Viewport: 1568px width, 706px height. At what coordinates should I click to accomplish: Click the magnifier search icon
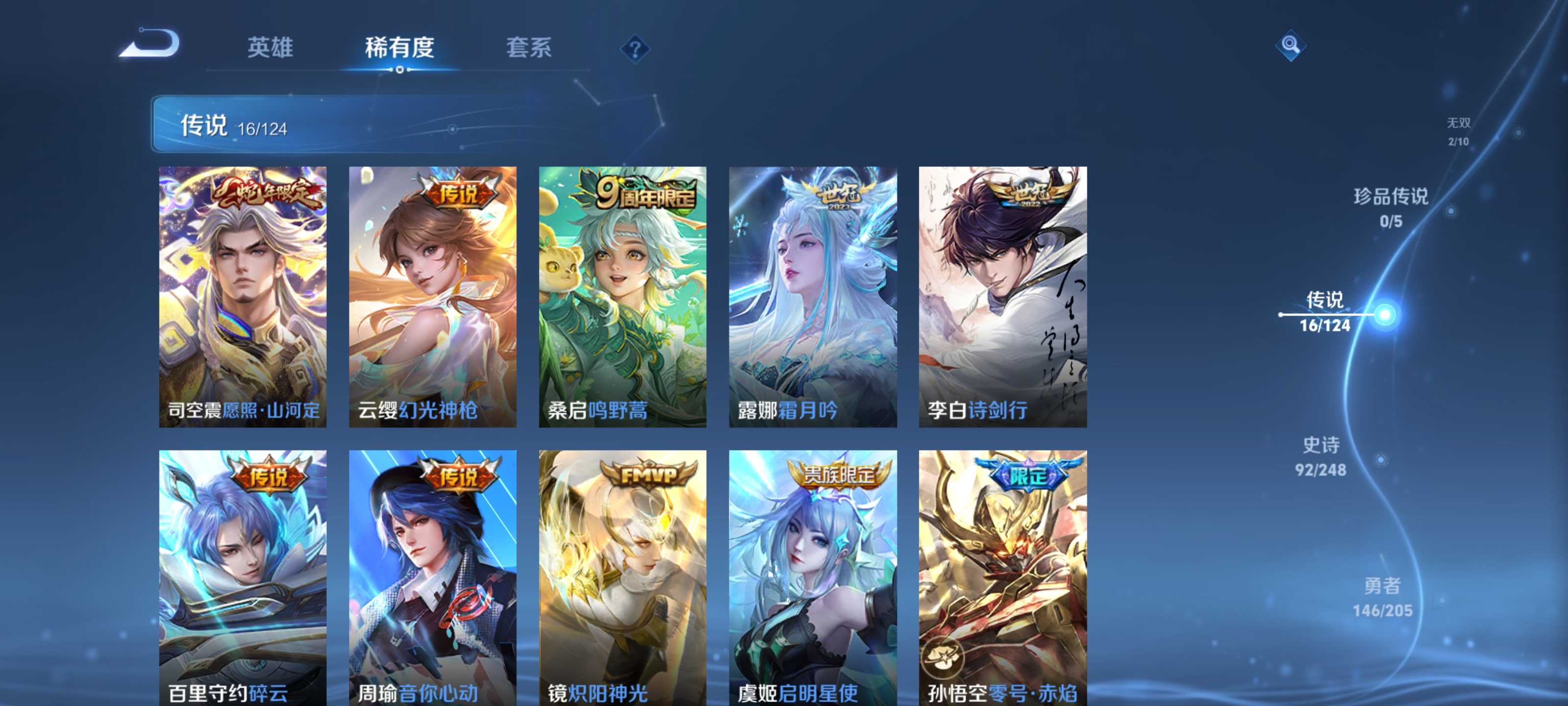[1290, 45]
